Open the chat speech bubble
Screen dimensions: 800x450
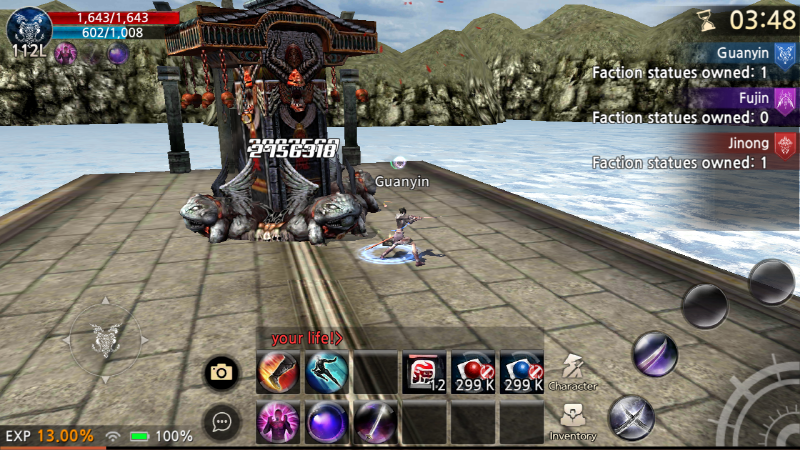pos(221,422)
